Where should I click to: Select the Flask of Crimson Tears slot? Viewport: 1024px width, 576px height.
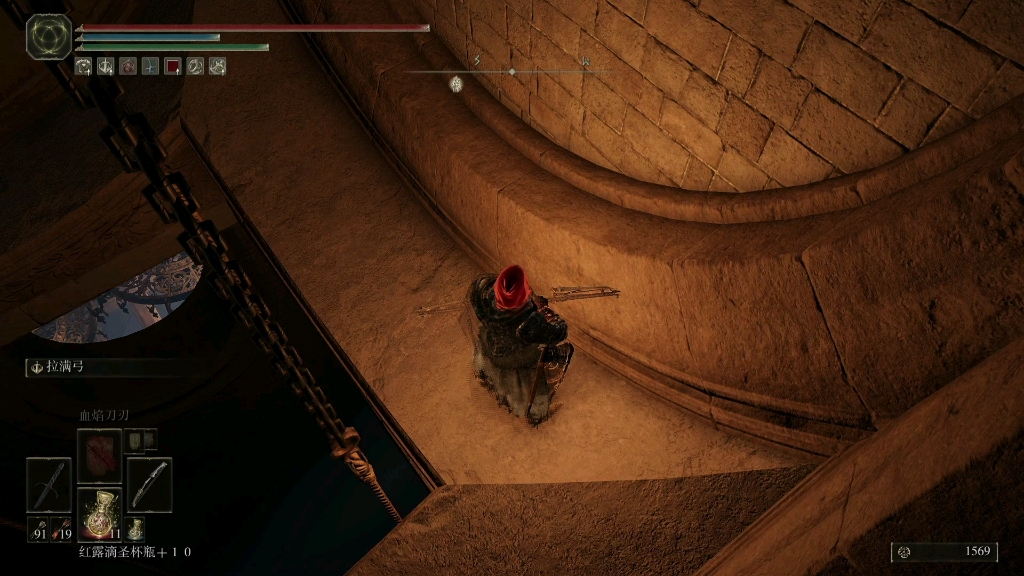99,513
